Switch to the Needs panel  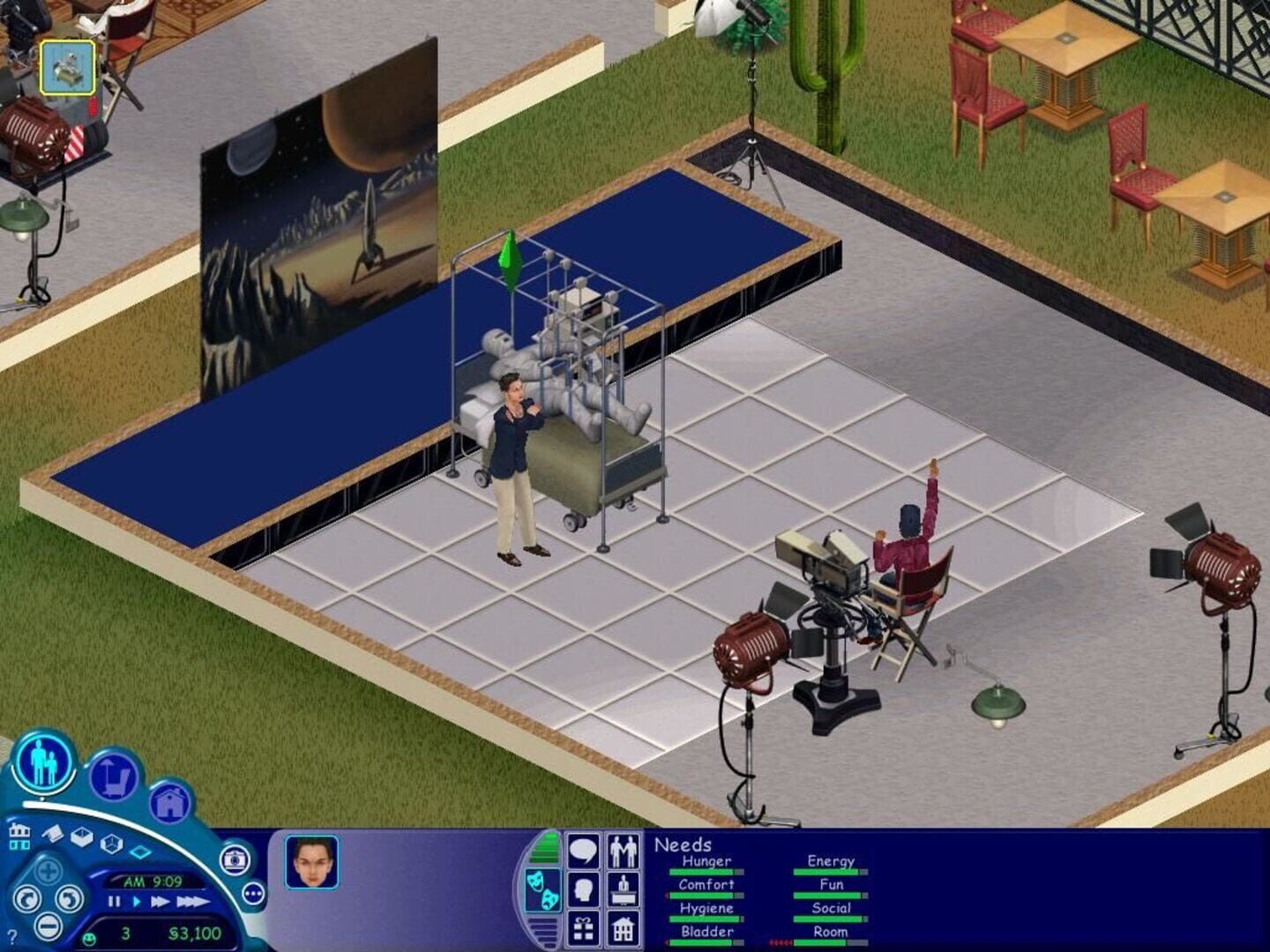point(545,890)
